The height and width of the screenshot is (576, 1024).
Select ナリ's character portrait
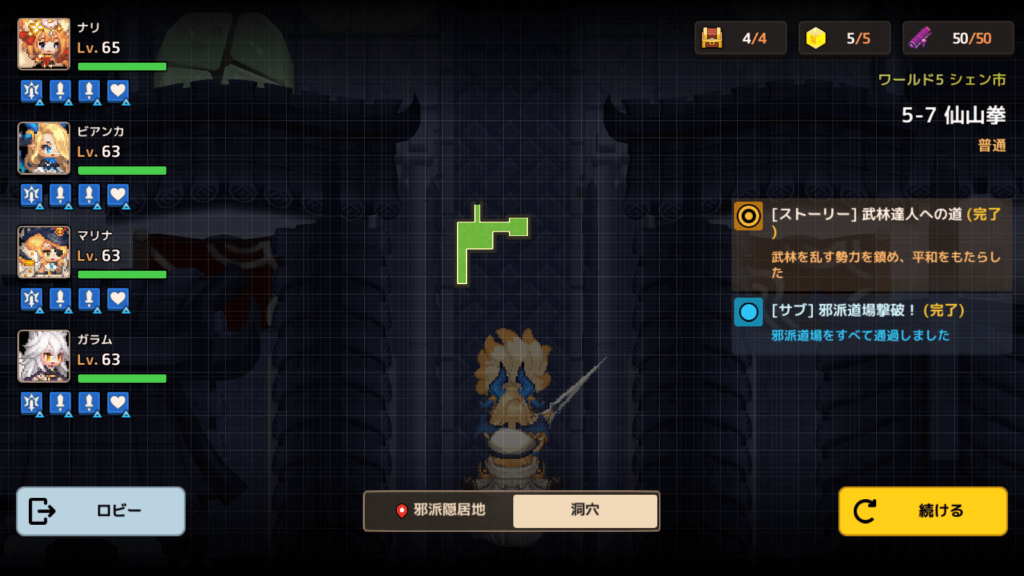tap(44, 44)
